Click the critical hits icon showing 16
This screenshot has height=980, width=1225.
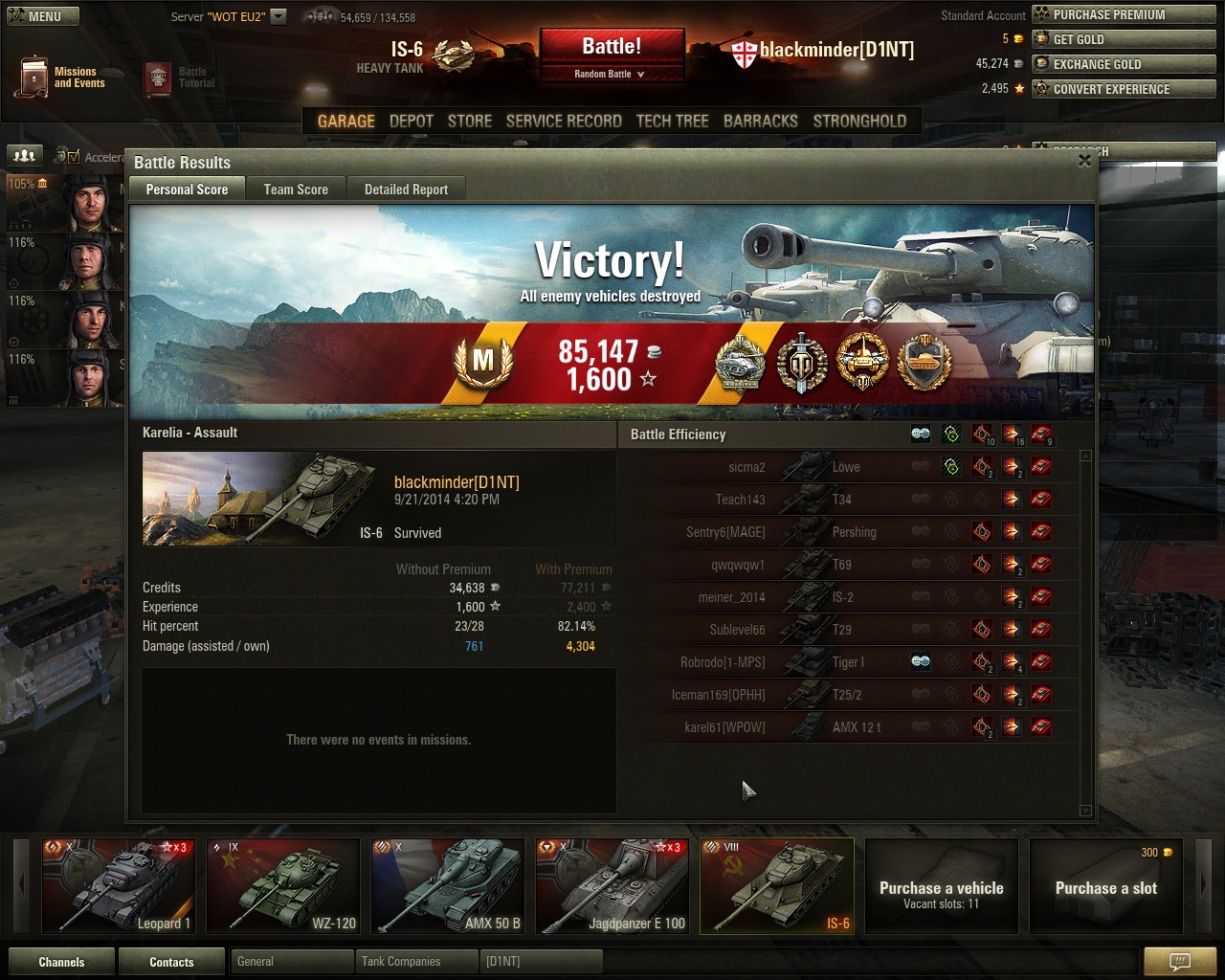point(1012,434)
